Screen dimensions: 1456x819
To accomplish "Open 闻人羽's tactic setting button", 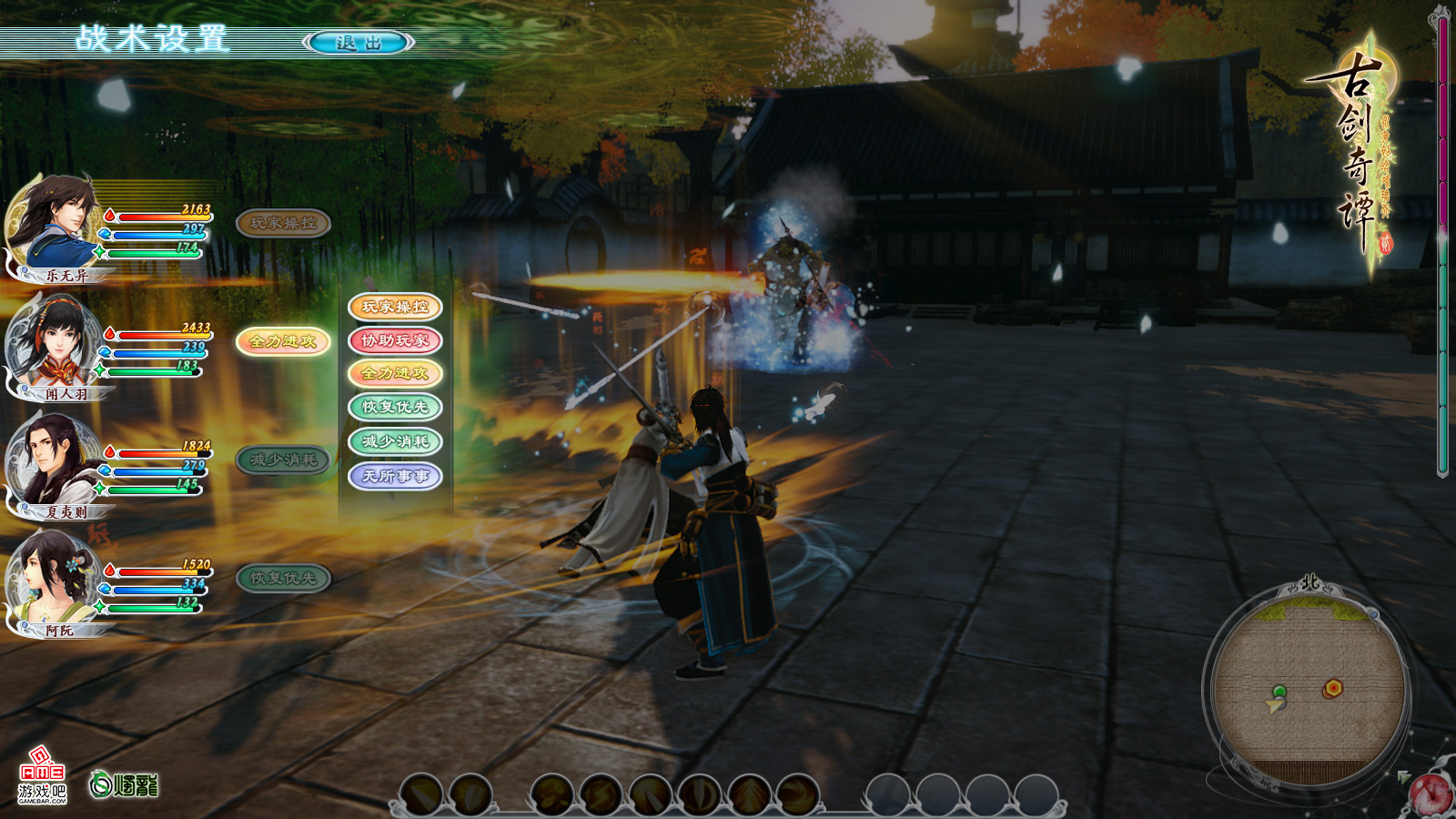I will 282,341.
